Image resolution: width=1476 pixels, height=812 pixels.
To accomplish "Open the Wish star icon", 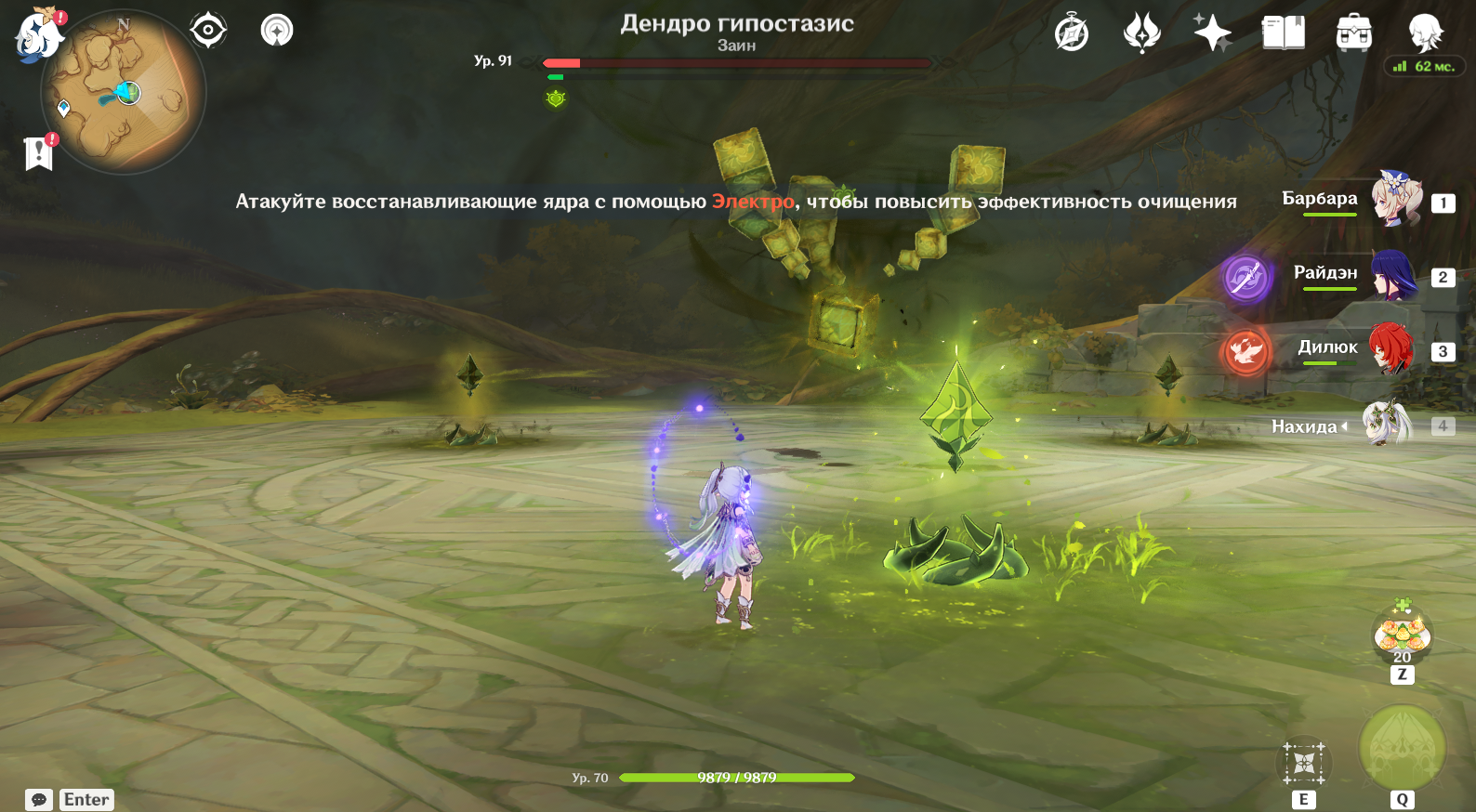I will click(x=1212, y=33).
